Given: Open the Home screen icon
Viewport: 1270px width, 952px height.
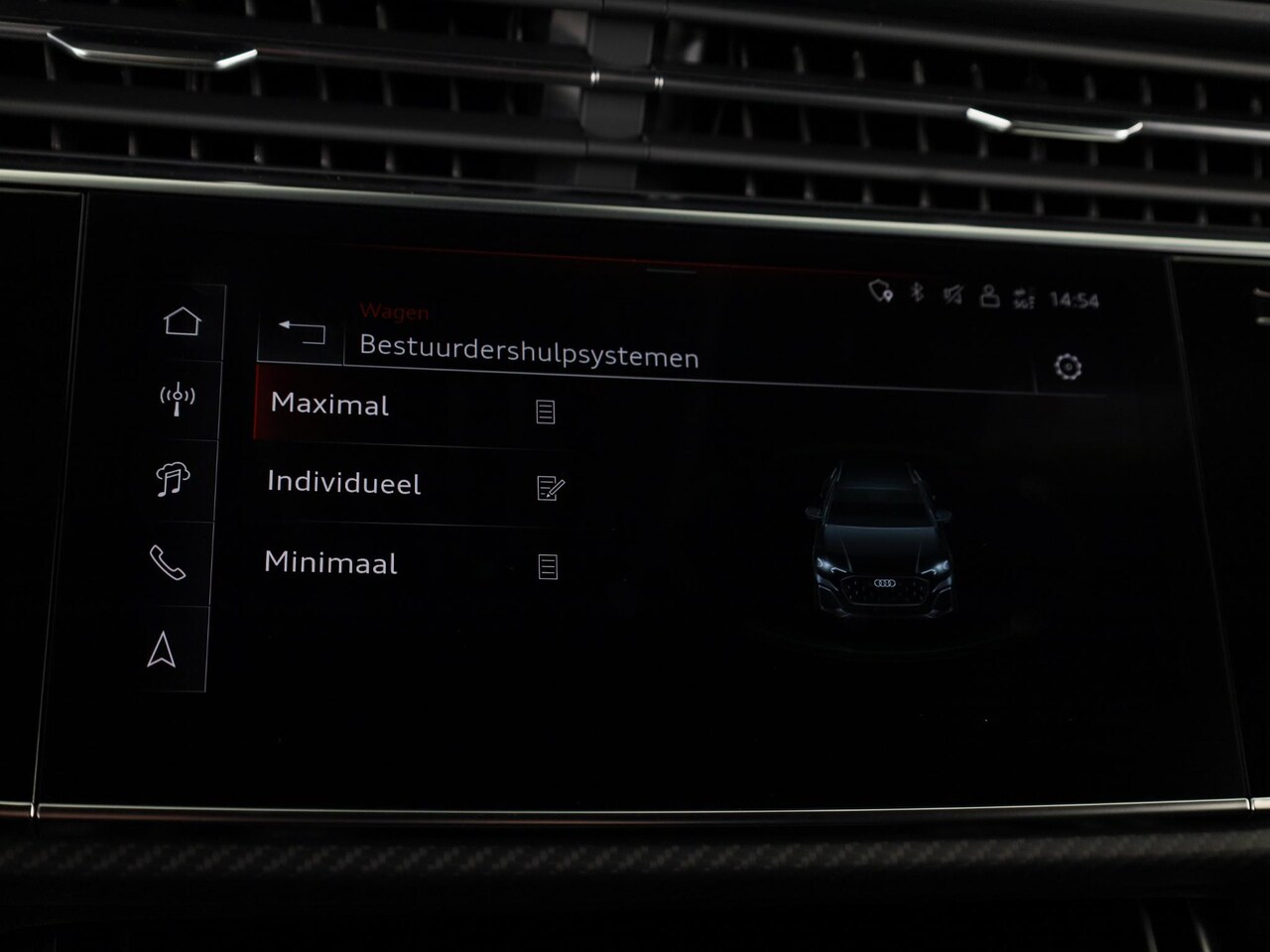Looking at the screenshot, I should (x=182, y=321).
